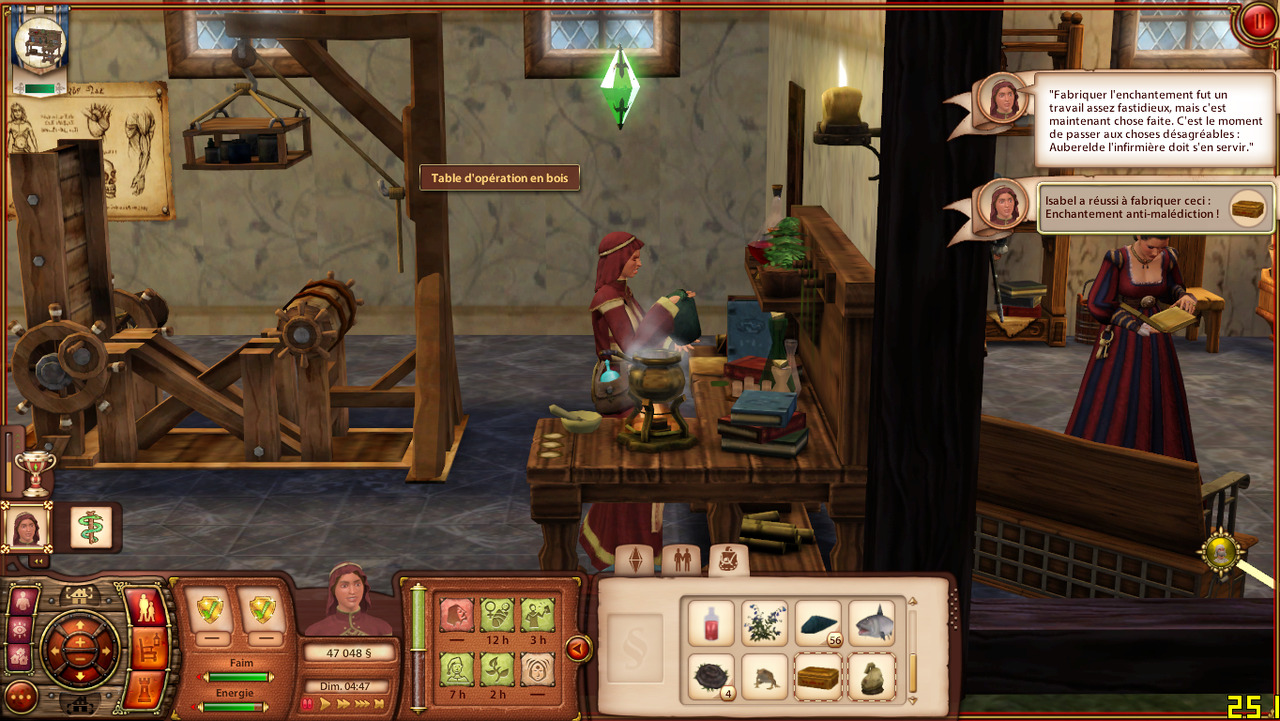Viewport: 1280px width, 721px height.
Task: Select the anti-curse enchantment chest item
Action: click(818, 677)
